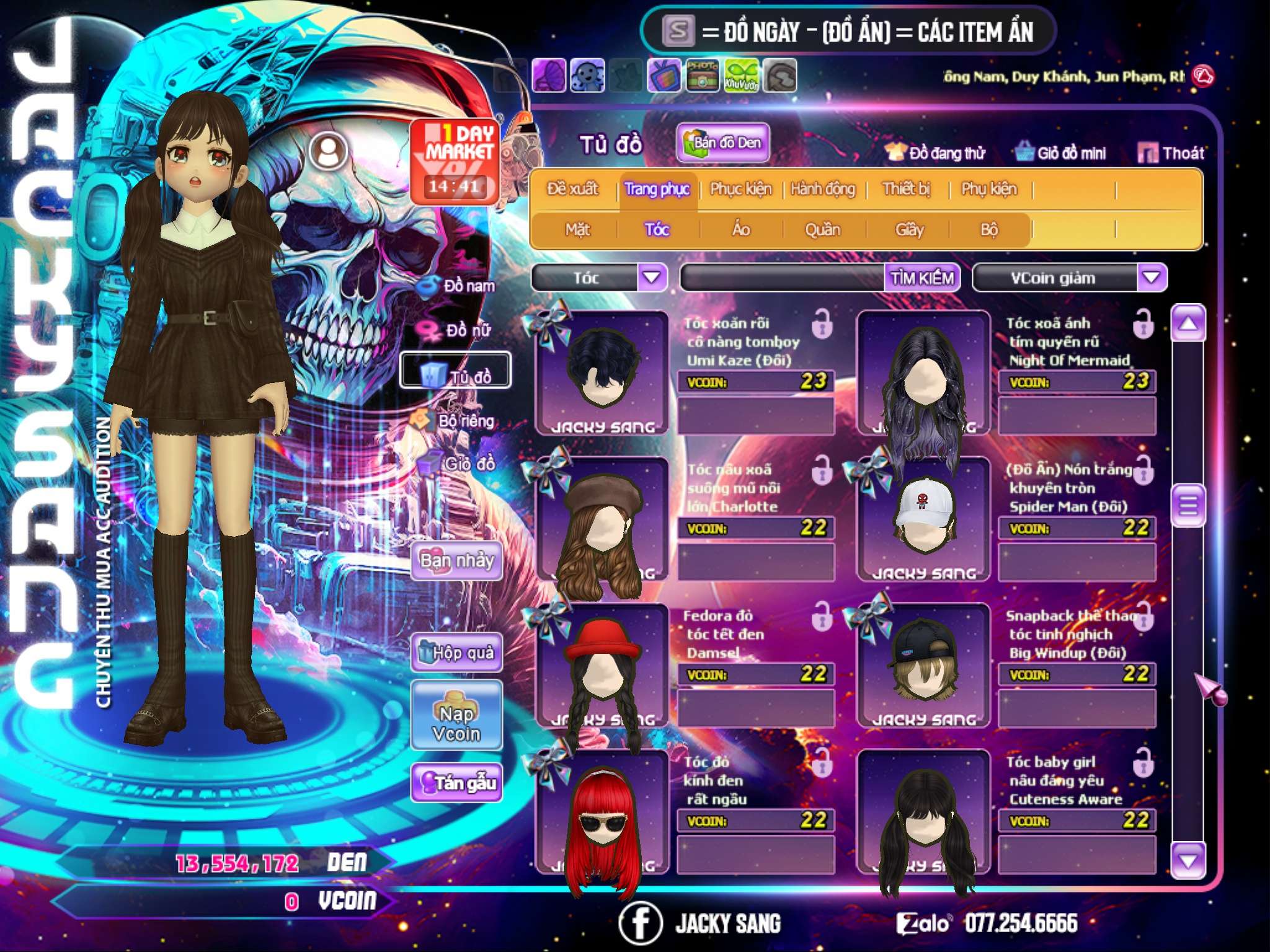Exit with the Thoát button

click(x=1172, y=152)
